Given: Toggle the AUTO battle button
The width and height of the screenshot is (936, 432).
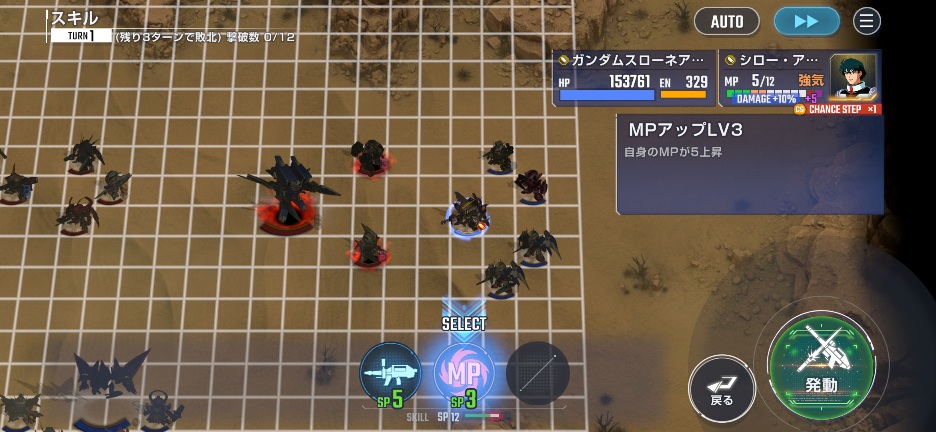Looking at the screenshot, I should (727, 21).
